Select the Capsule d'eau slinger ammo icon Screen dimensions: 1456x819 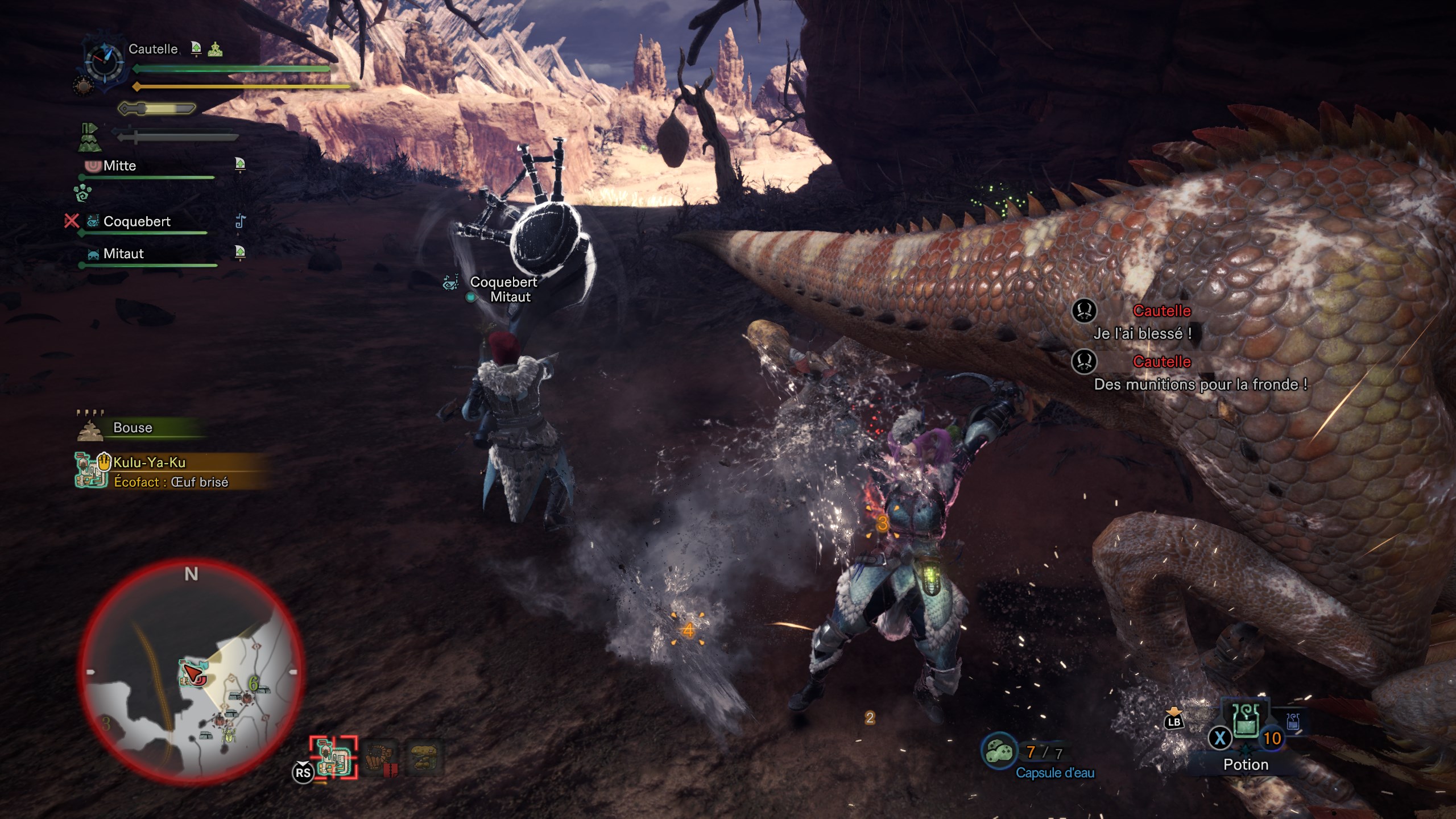999,751
